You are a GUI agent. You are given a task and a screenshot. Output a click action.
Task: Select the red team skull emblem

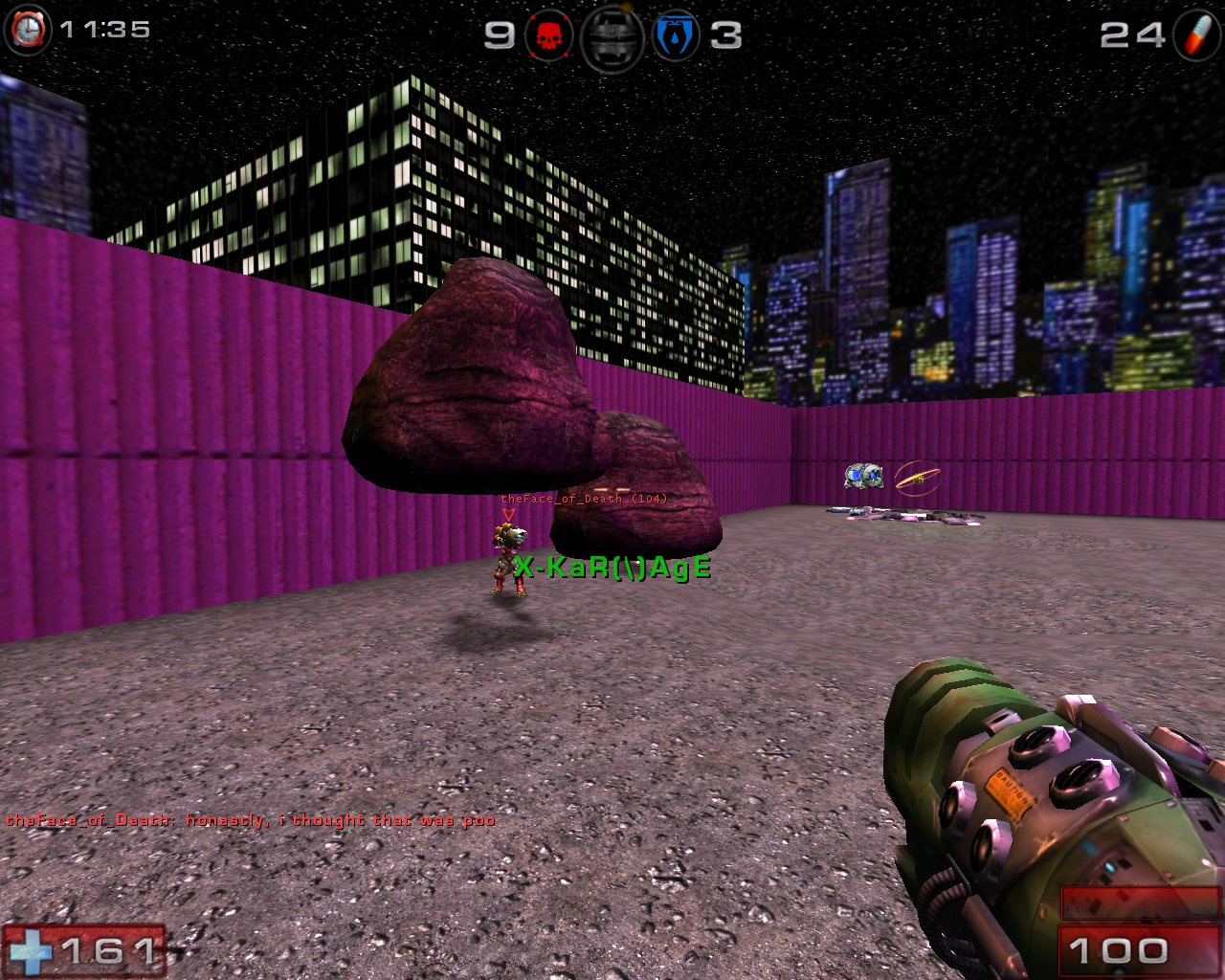549,37
